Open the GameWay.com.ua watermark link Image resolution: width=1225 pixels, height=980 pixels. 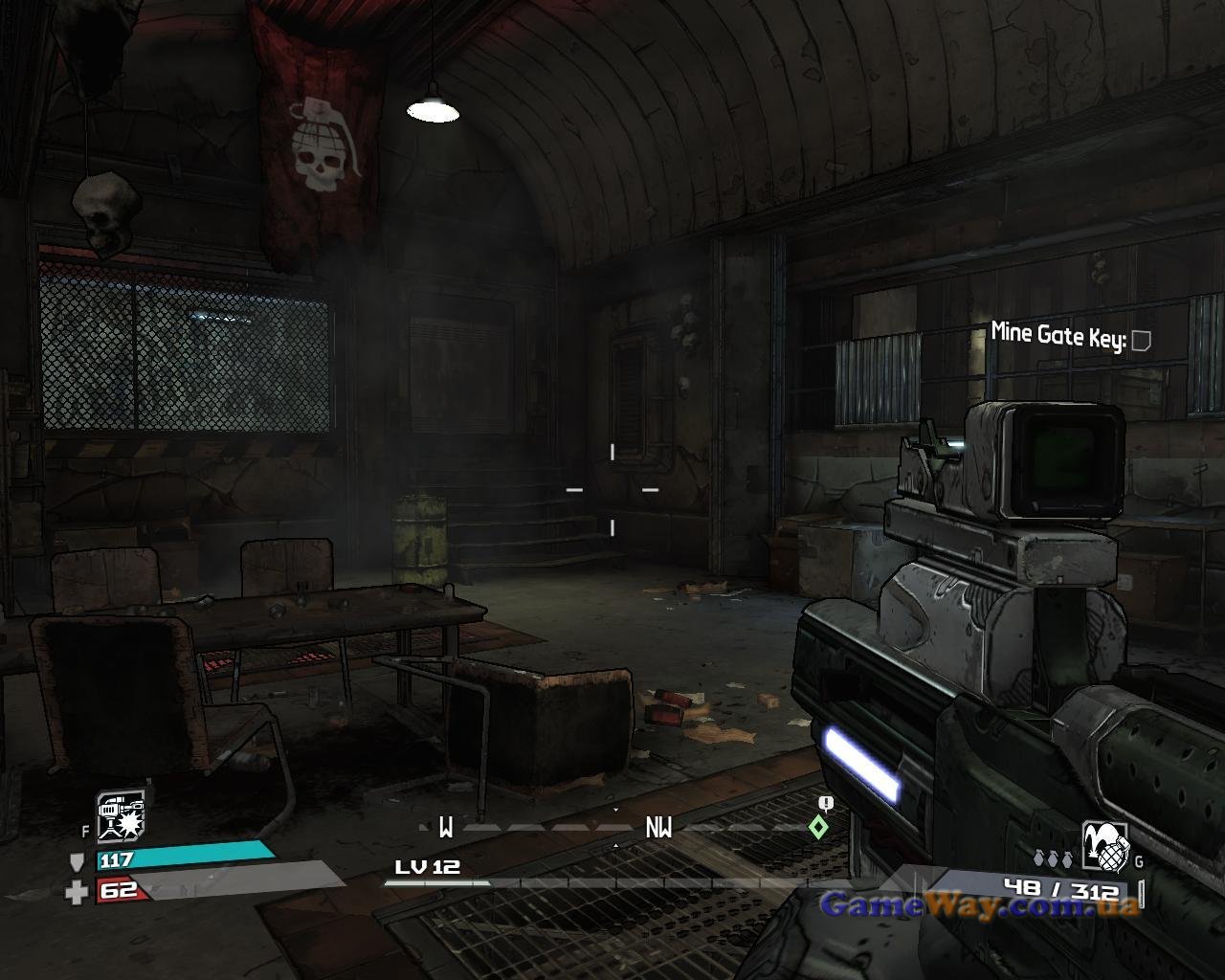pos(980,904)
